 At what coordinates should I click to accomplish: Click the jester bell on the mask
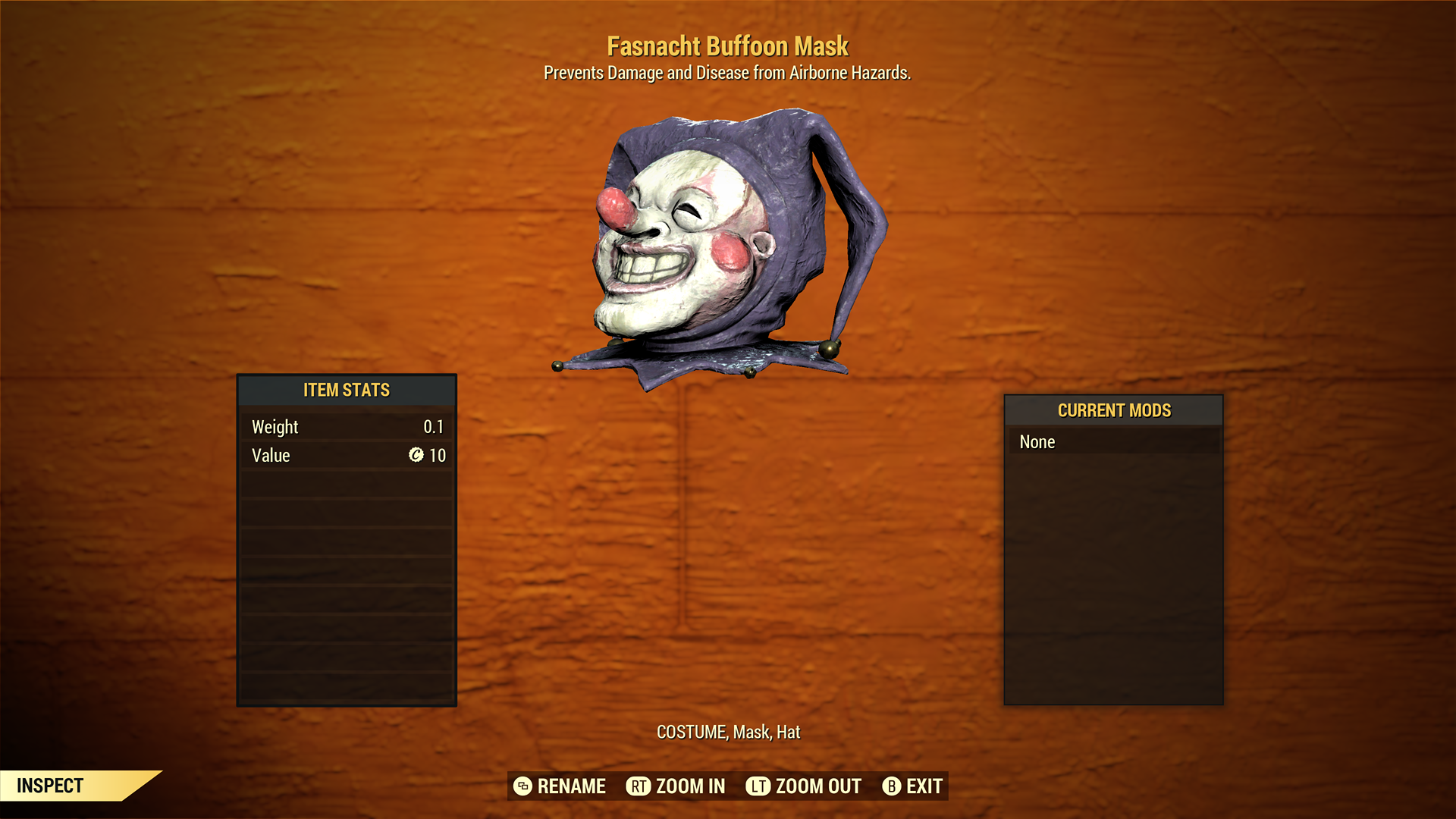[x=829, y=349]
